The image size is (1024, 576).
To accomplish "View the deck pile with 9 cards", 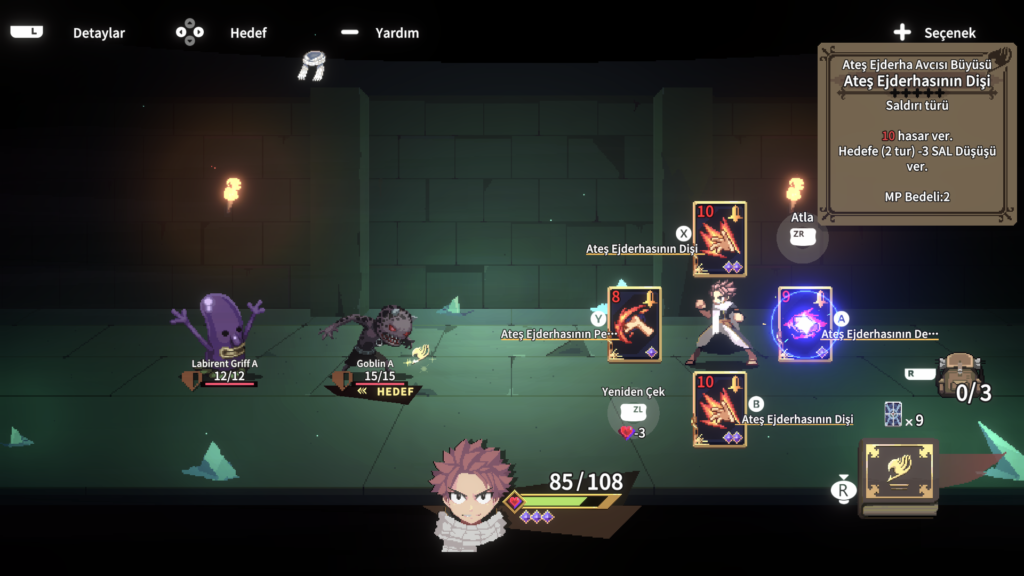I will tap(894, 415).
